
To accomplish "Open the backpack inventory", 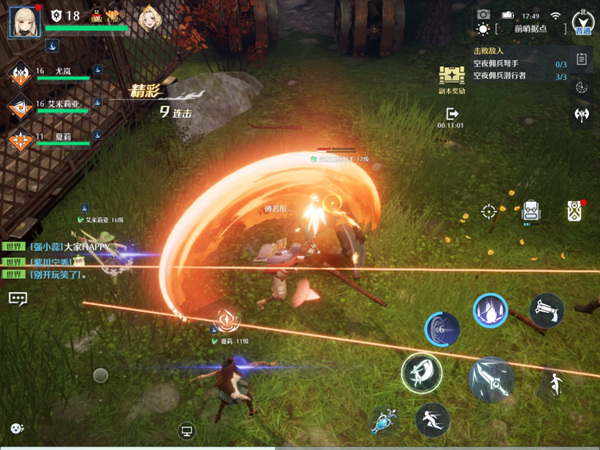I will pos(531,210).
